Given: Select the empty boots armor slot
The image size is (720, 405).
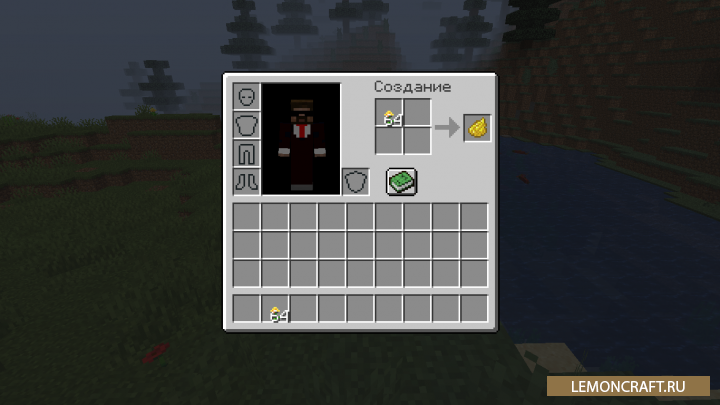Looking at the screenshot, I should 246,181.
